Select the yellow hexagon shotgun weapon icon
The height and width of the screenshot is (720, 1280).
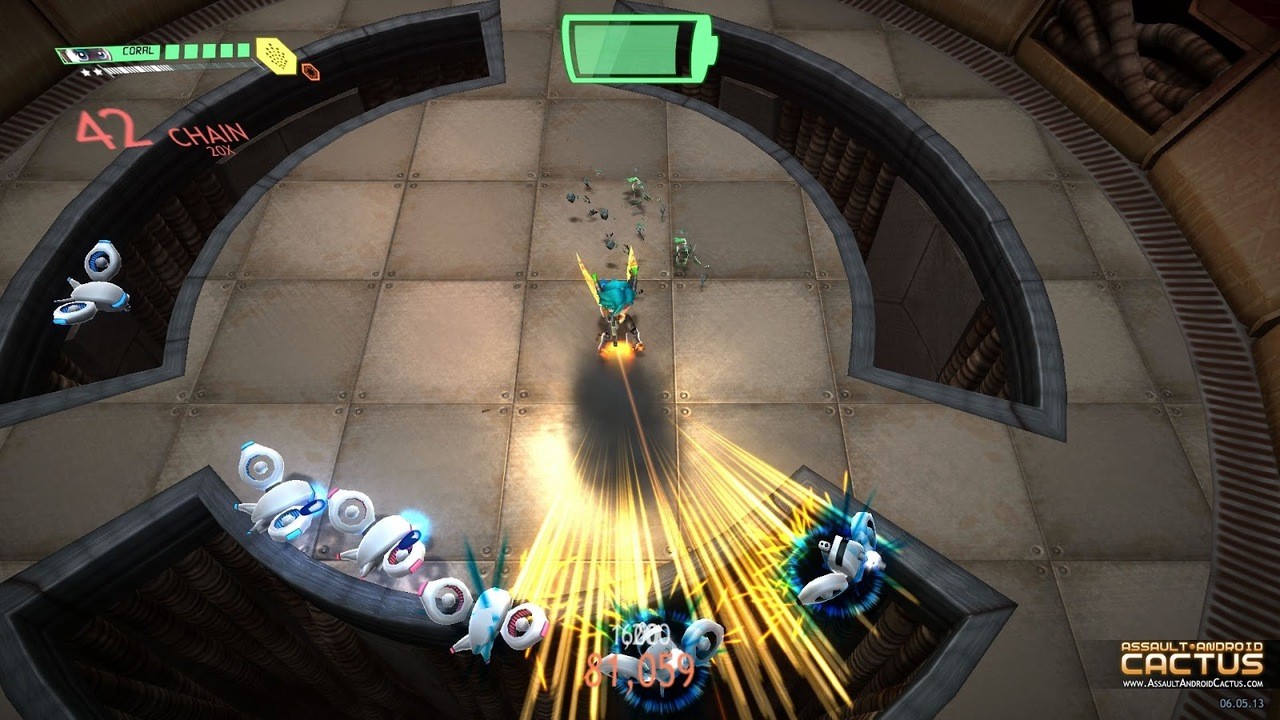click(275, 56)
